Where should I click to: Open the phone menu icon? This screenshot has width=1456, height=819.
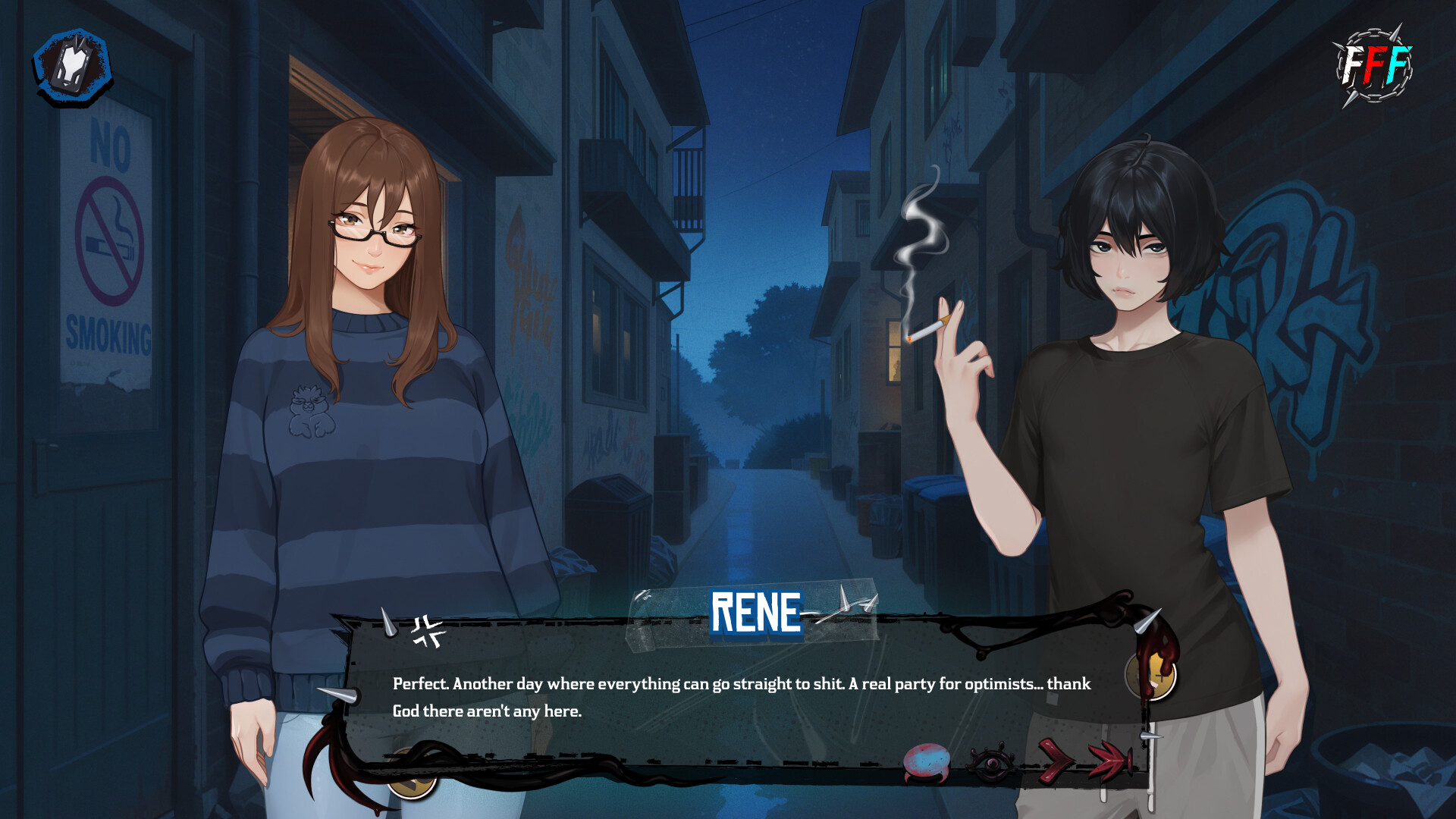click(72, 64)
